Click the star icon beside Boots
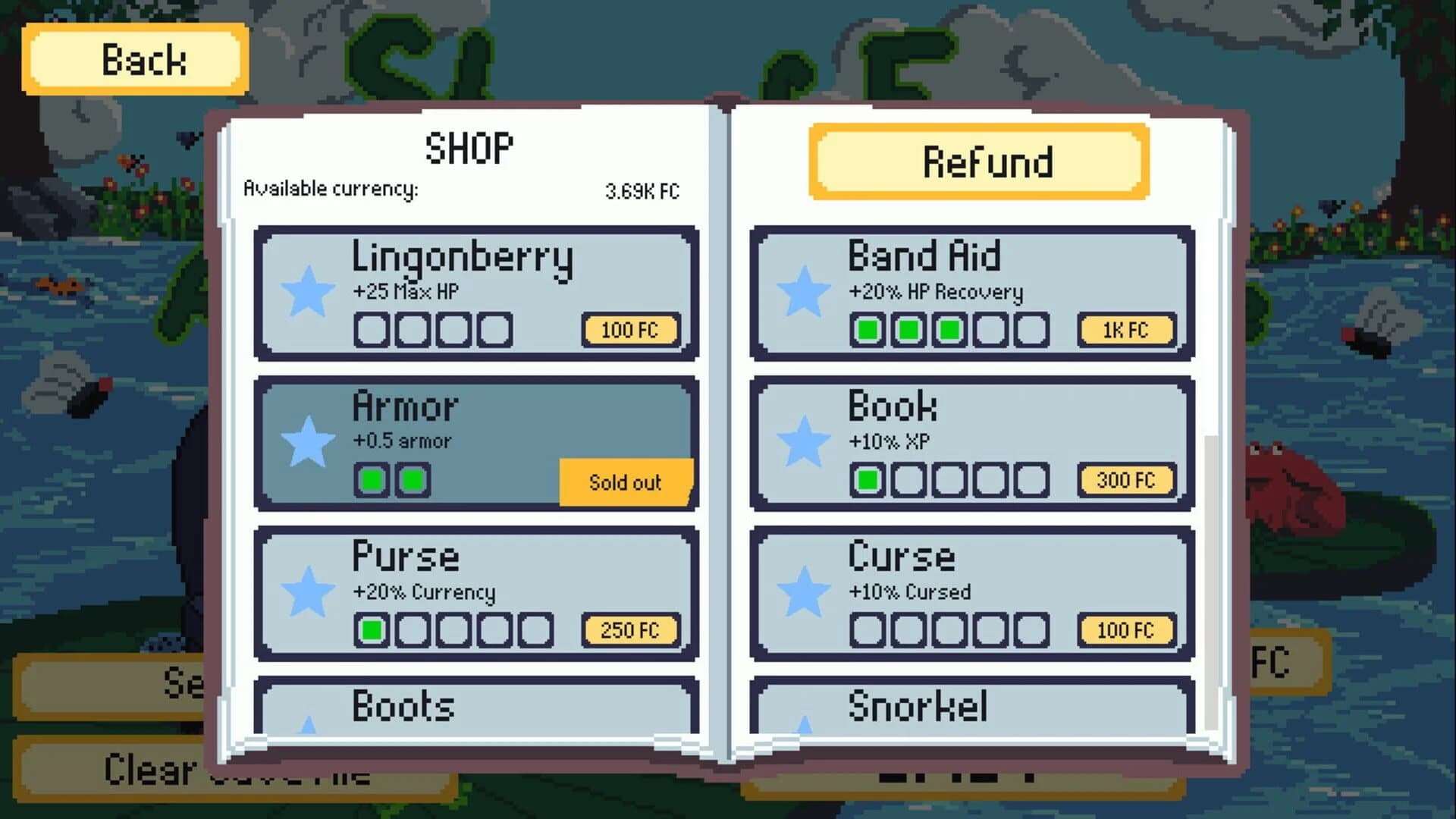The image size is (1456, 819). point(309,728)
